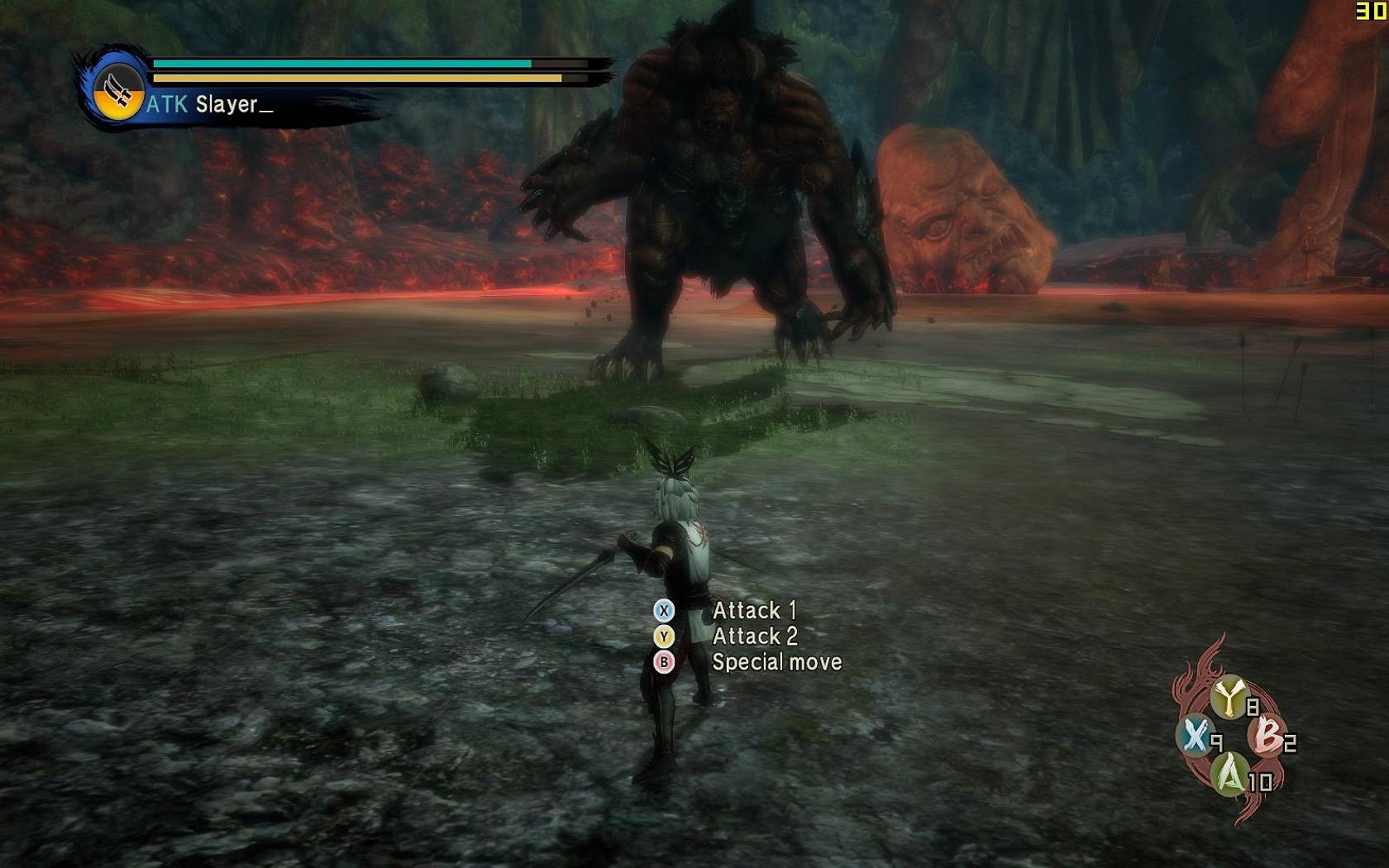Use the X skill with 9 uses
Viewport: 1389px width, 868px height.
(1196, 735)
